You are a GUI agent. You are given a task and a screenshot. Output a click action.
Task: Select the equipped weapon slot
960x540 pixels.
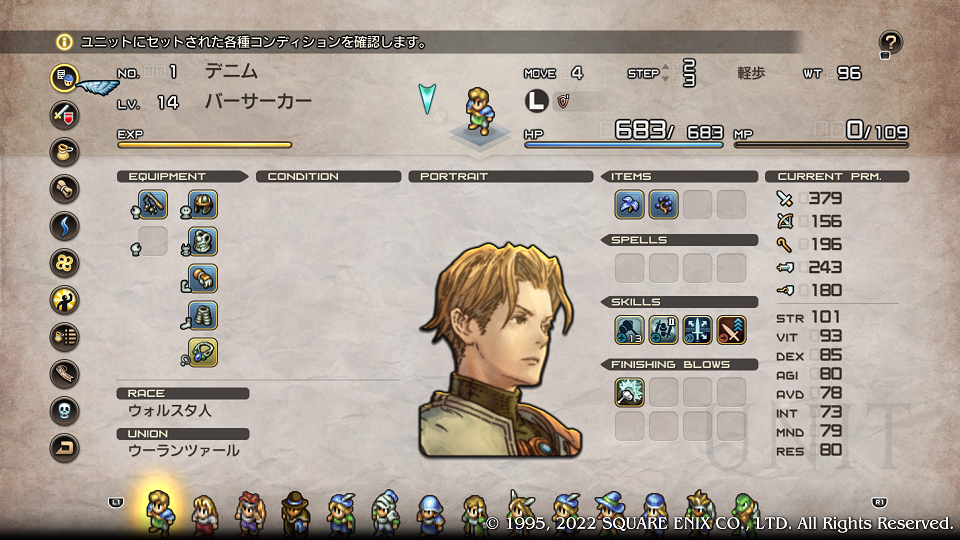click(x=153, y=205)
